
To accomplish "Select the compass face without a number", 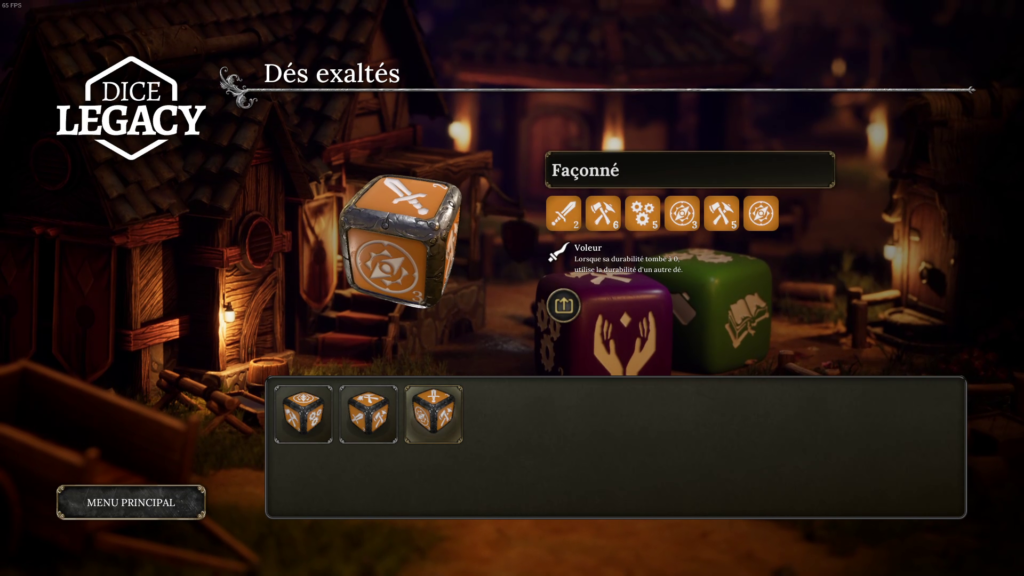I will 761,213.
